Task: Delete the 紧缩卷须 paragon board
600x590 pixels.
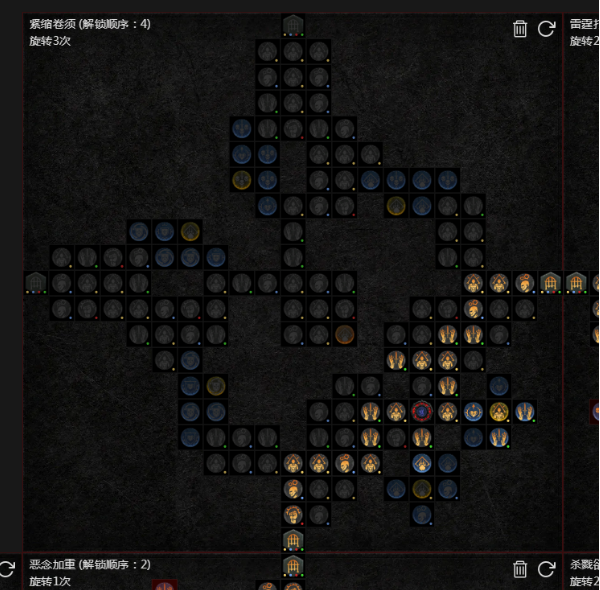Action: click(x=520, y=29)
